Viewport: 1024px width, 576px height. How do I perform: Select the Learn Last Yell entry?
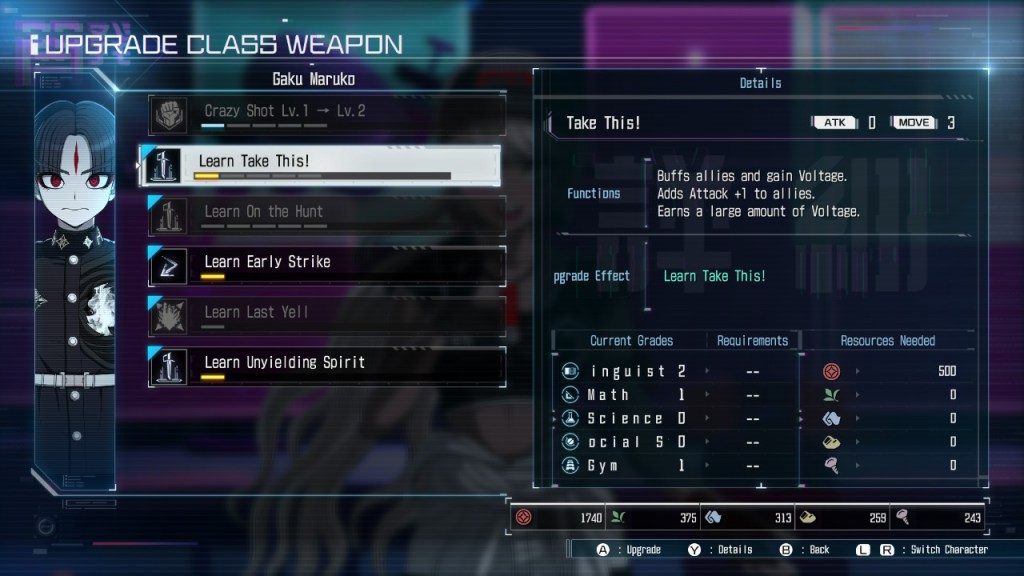pyautogui.click(x=326, y=315)
